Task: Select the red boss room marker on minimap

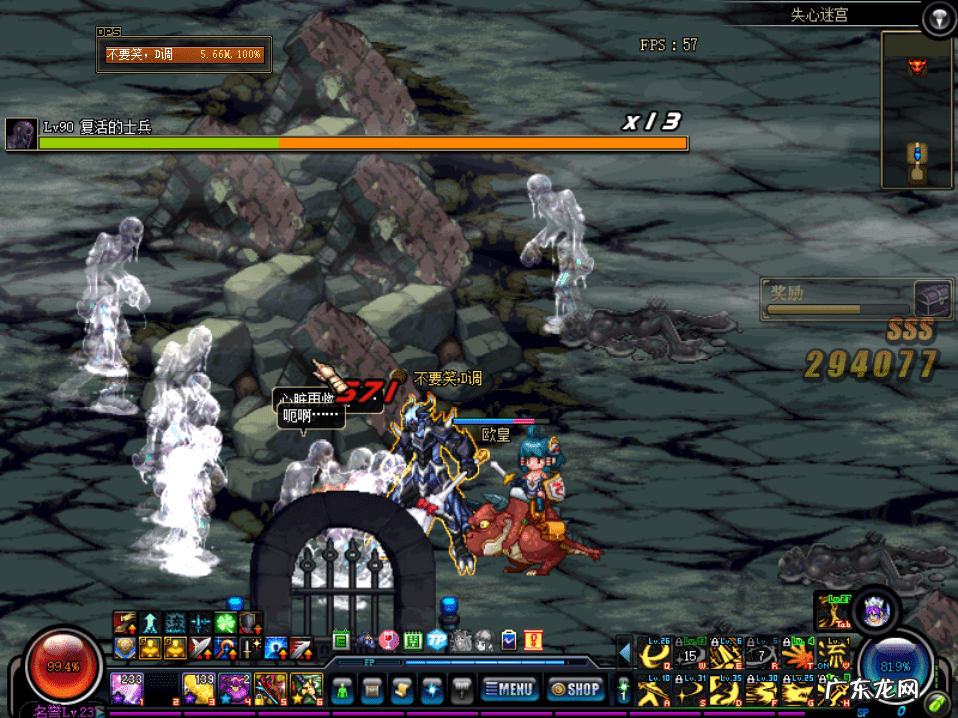Action: (x=916, y=68)
